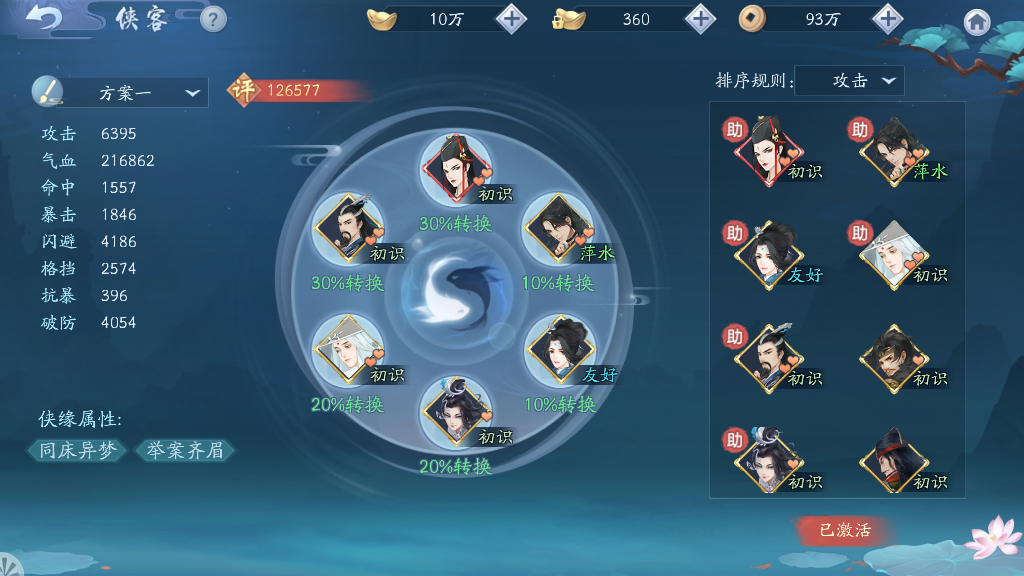Add more locked gold ingots with plus button
This screenshot has height=576, width=1024.
tap(700, 19)
